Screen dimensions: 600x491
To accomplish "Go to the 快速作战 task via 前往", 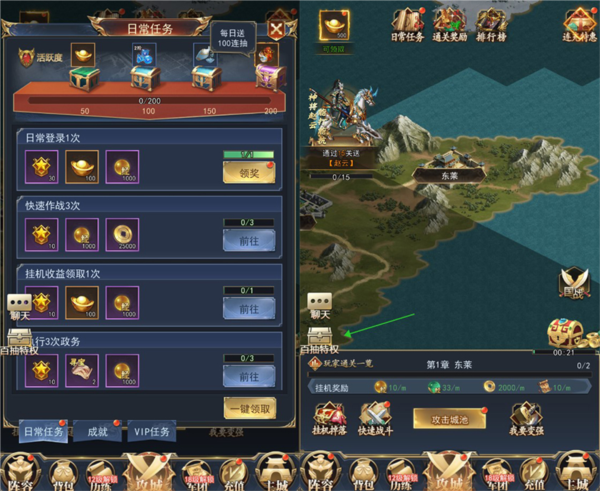I will 248,239.
